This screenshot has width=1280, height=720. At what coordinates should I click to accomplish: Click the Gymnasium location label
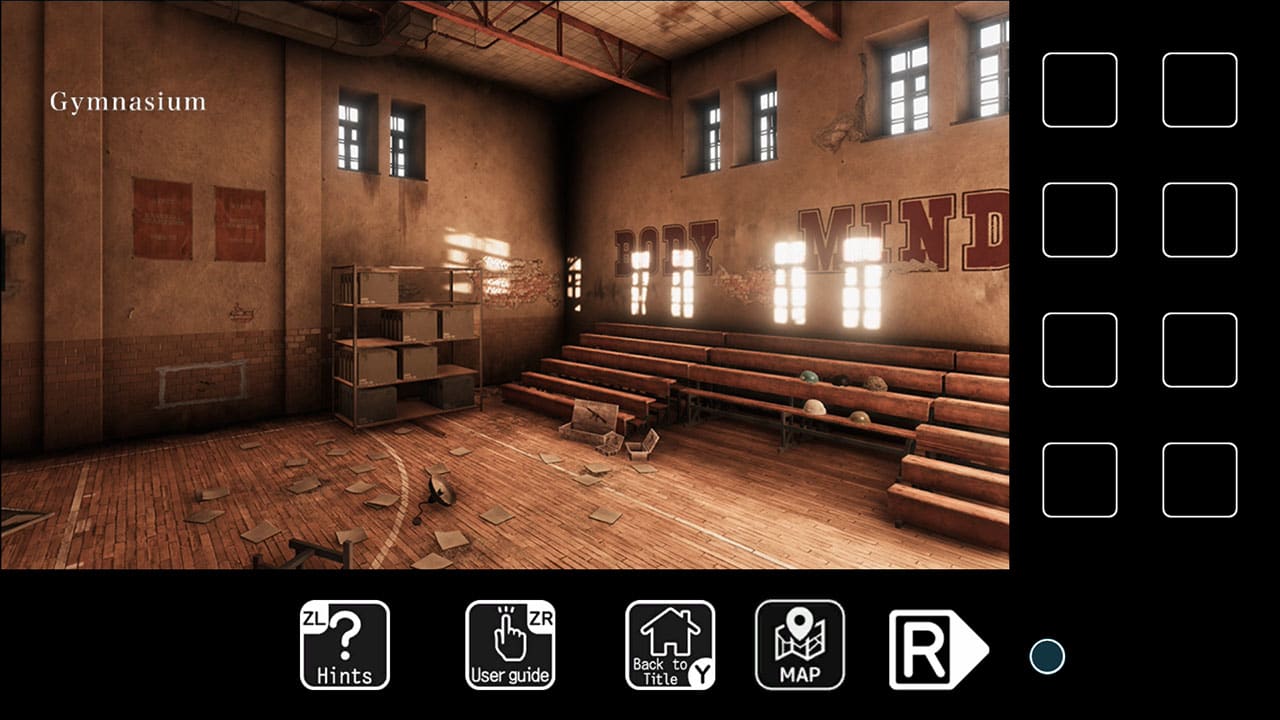(127, 100)
